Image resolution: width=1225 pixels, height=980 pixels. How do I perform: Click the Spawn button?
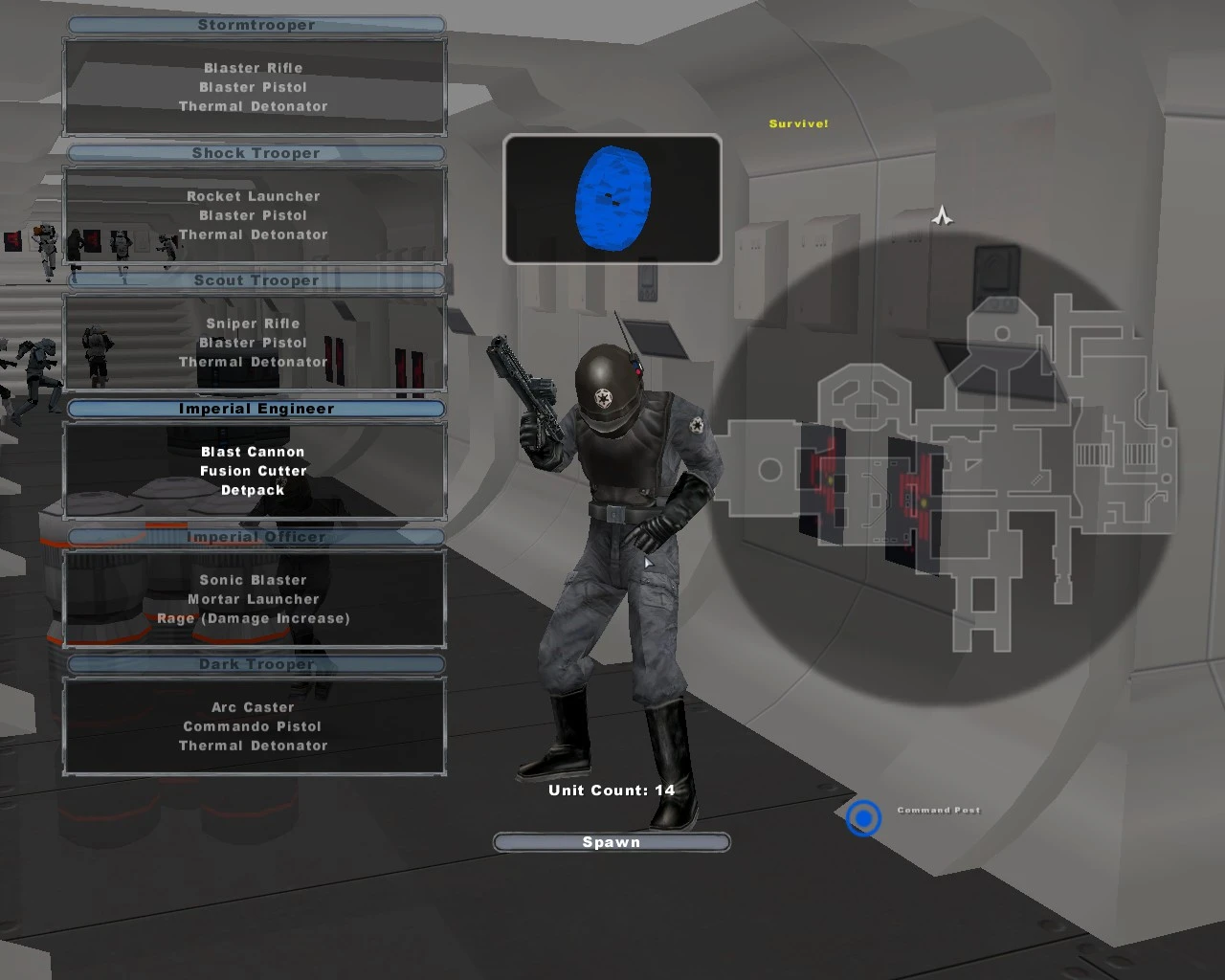pyautogui.click(x=612, y=842)
